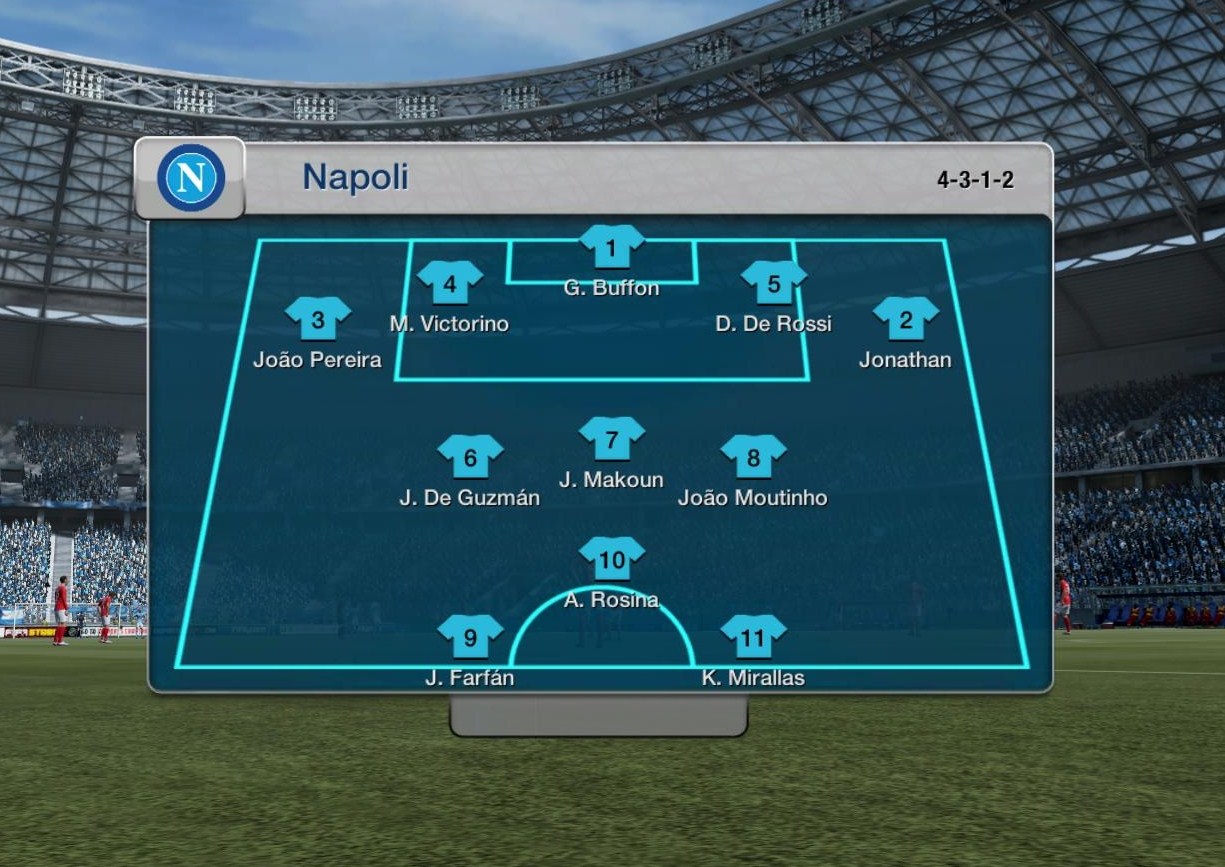
Task: Click the Napoli club crest
Action: 191,178
